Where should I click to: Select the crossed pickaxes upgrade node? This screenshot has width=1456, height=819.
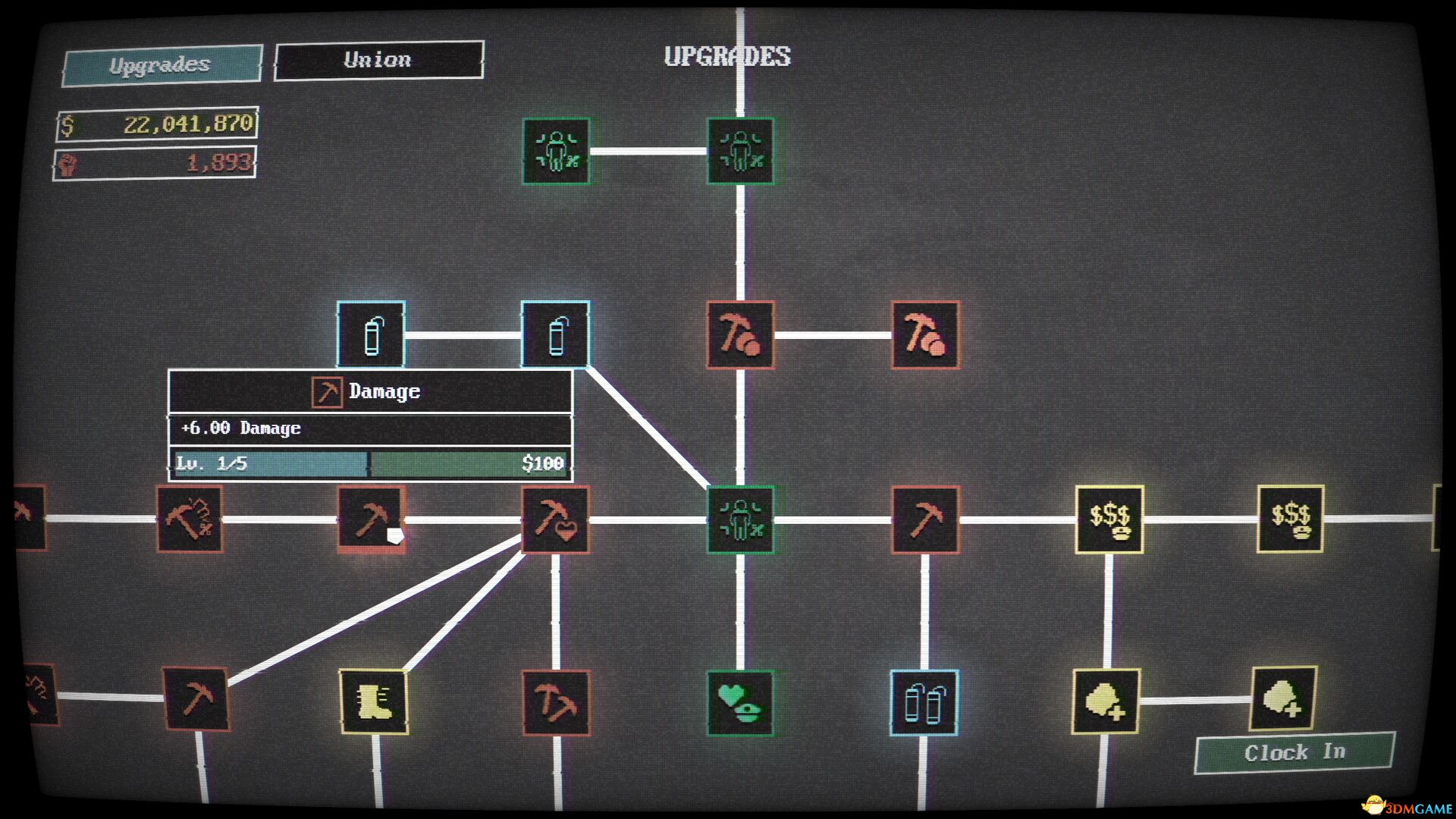click(x=557, y=704)
